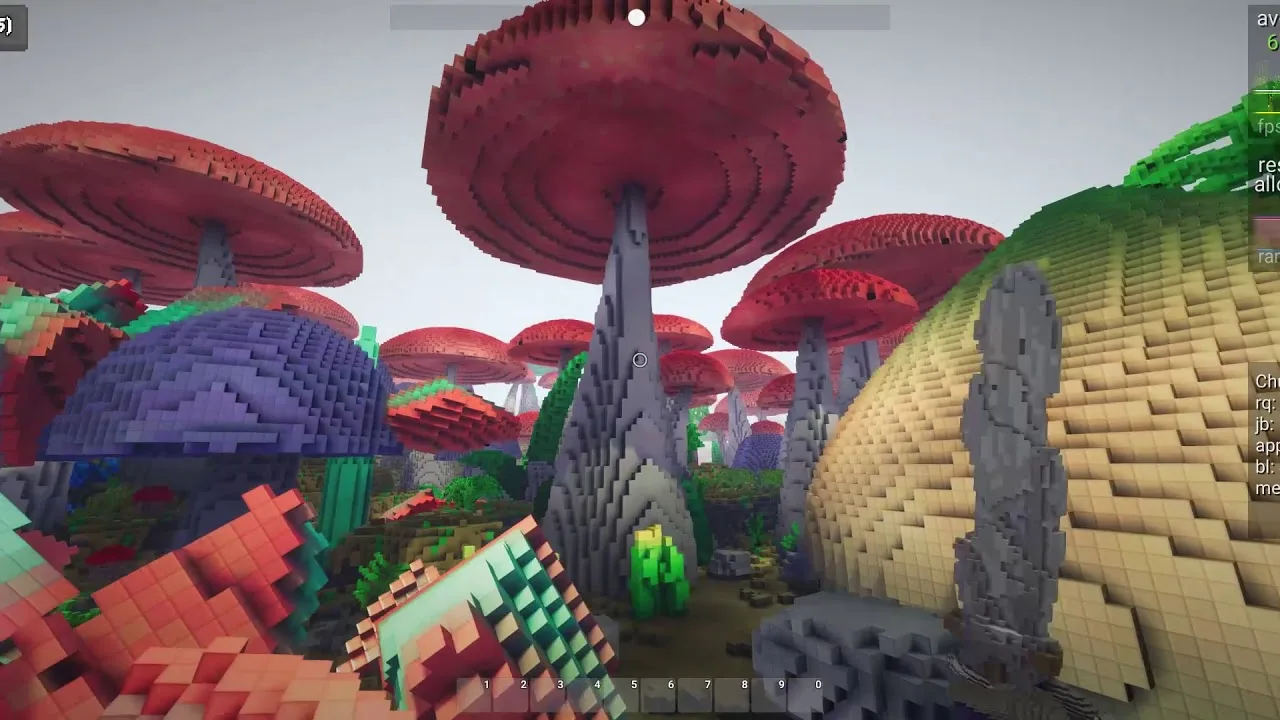Click the green 'avg' counter value
The height and width of the screenshot is (720, 1280).
coord(1274,42)
